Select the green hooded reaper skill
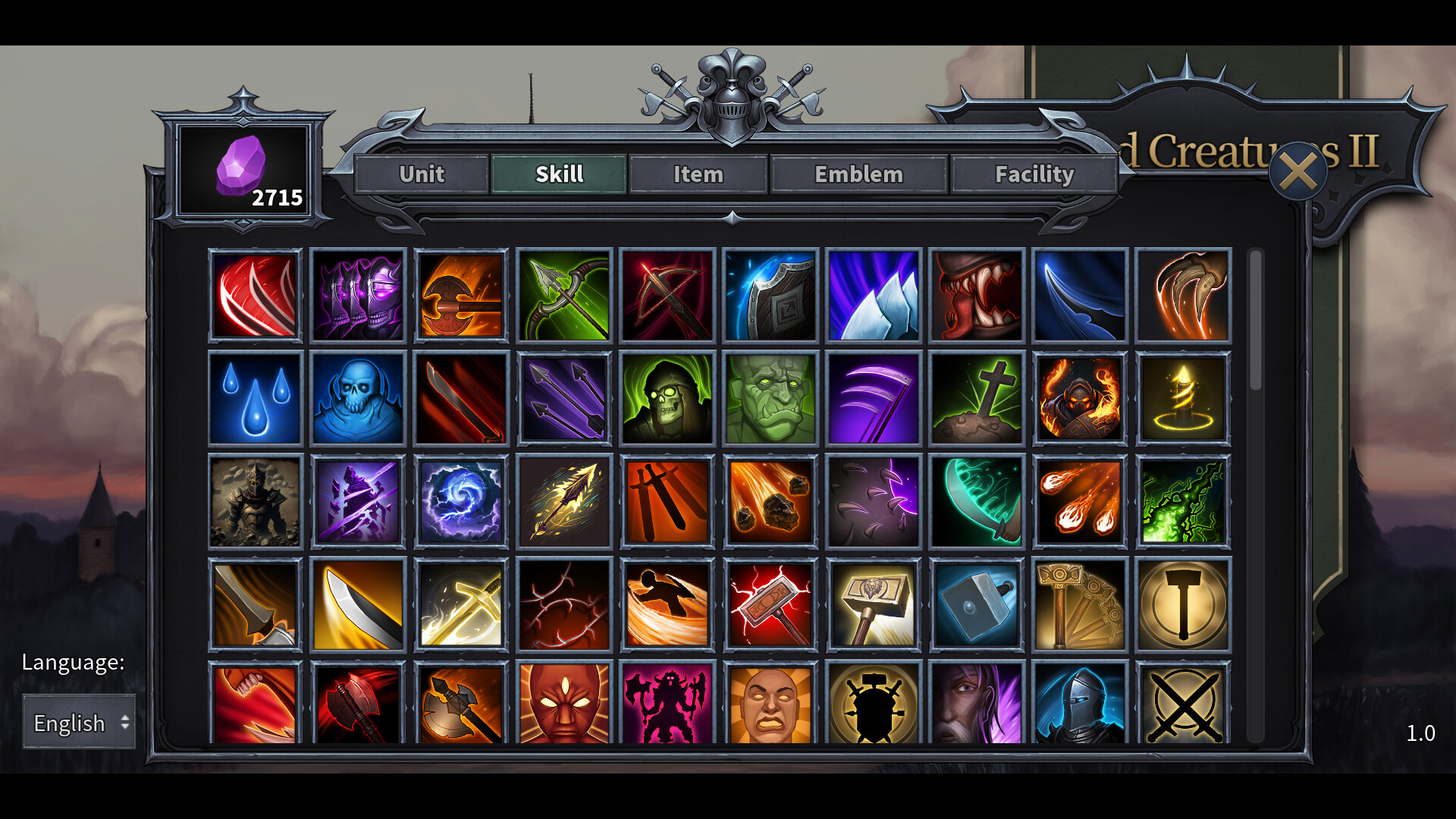The image size is (1456, 819). tap(667, 398)
